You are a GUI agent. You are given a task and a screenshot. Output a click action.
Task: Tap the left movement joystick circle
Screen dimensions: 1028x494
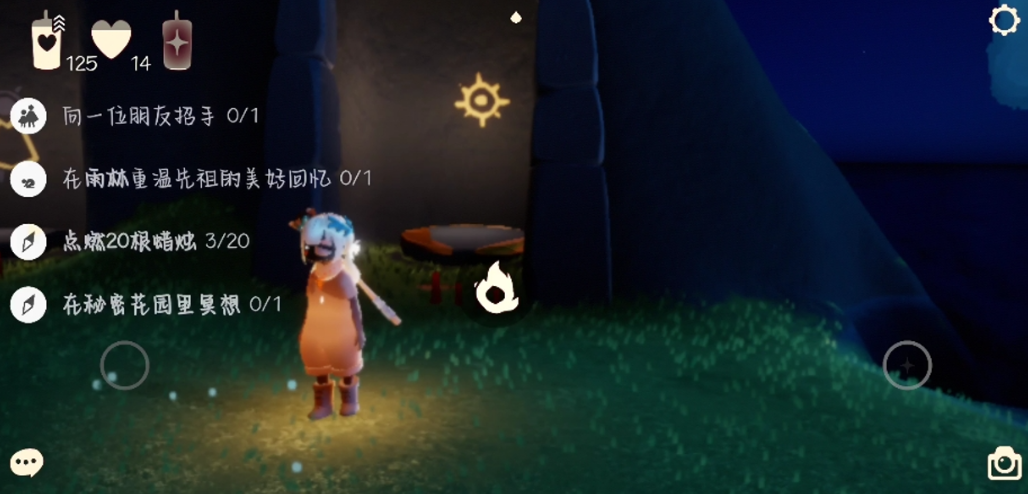tap(125, 366)
